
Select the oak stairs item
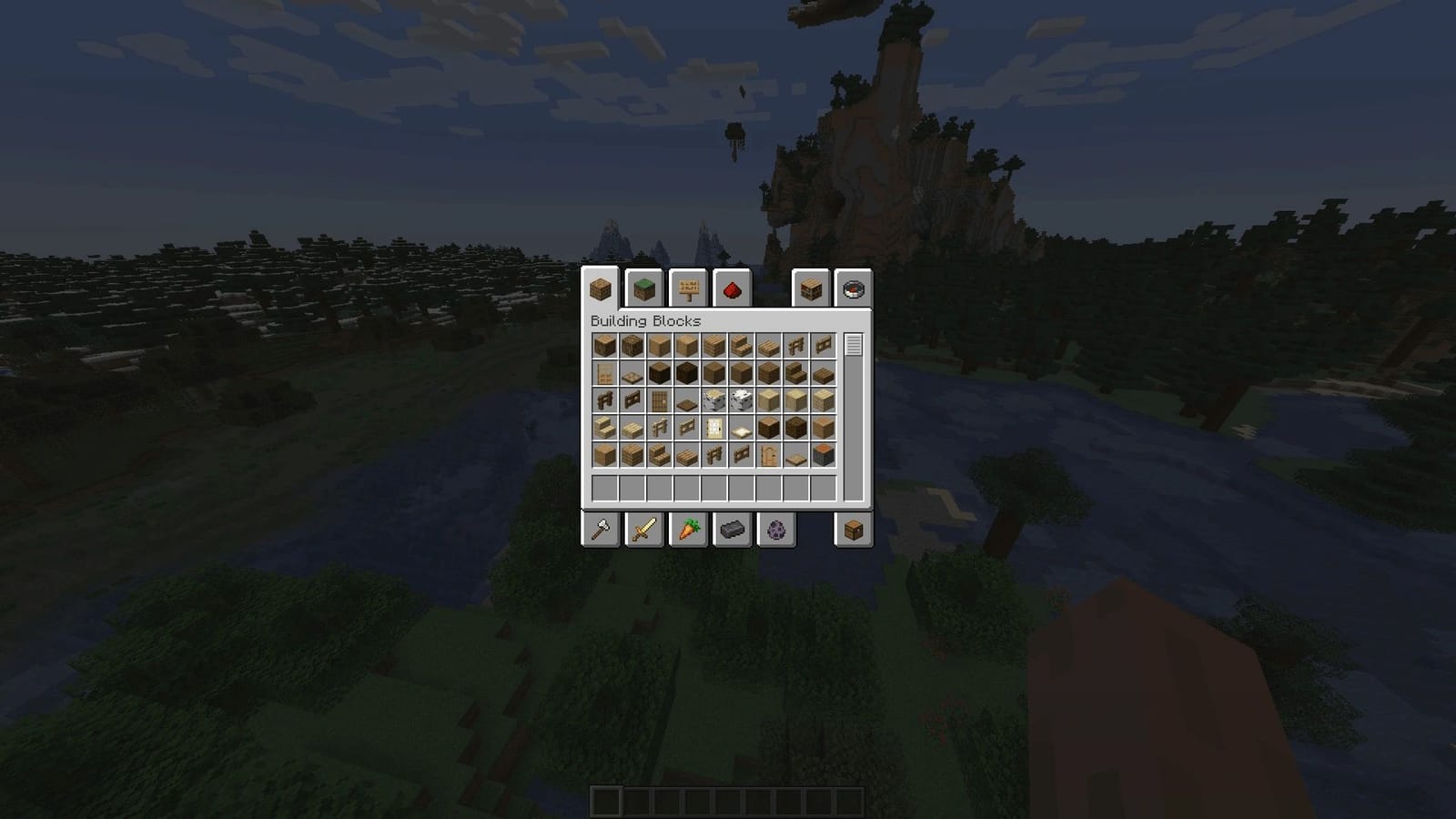pyautogui.click(x=742, y=345)
